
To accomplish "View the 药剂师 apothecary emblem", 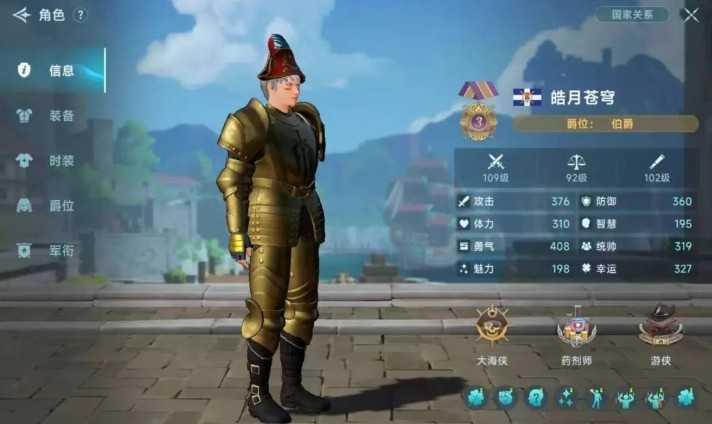I will (x=576, y=327).
